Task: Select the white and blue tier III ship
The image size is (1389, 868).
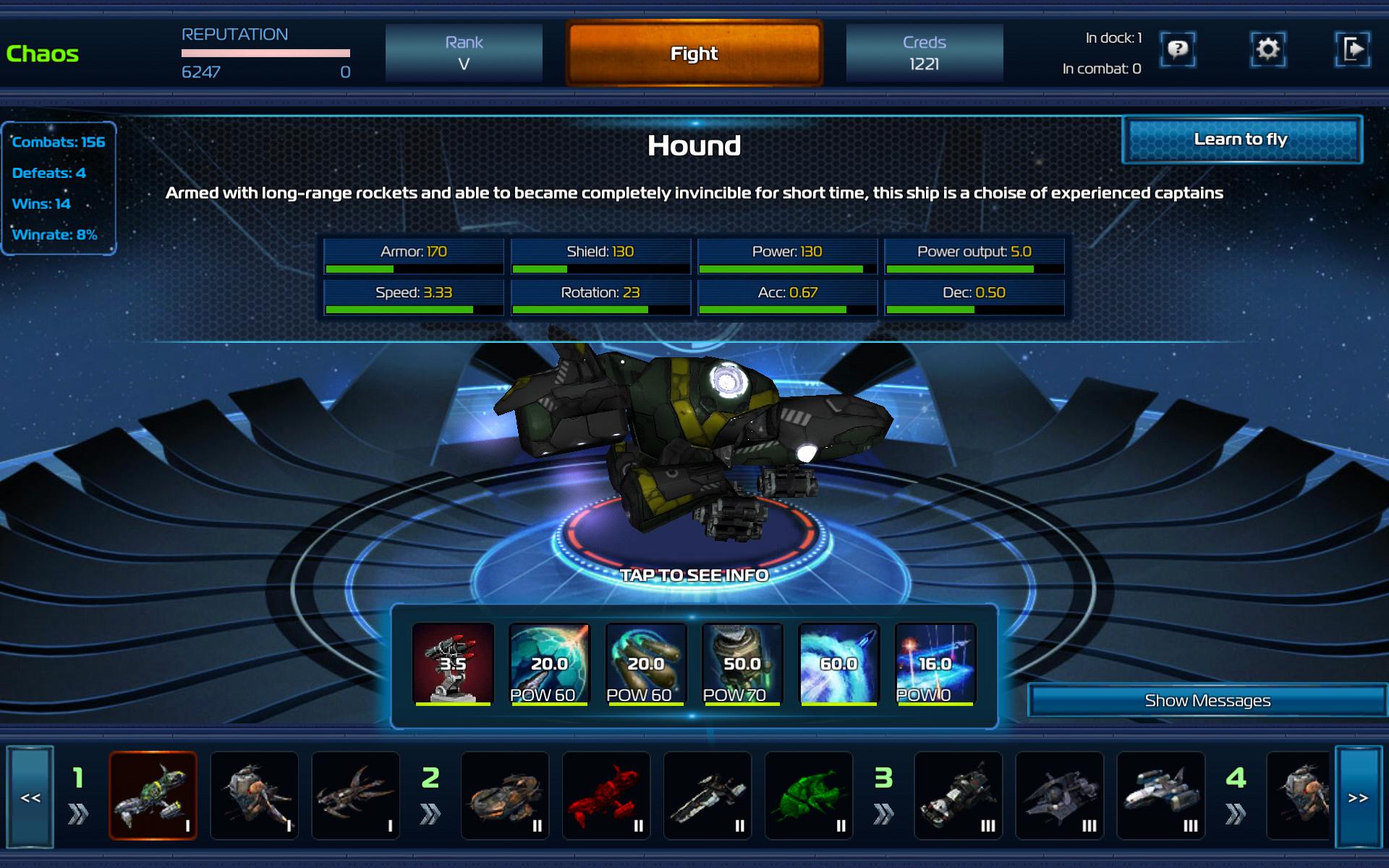Action: tap(1160, 796)
